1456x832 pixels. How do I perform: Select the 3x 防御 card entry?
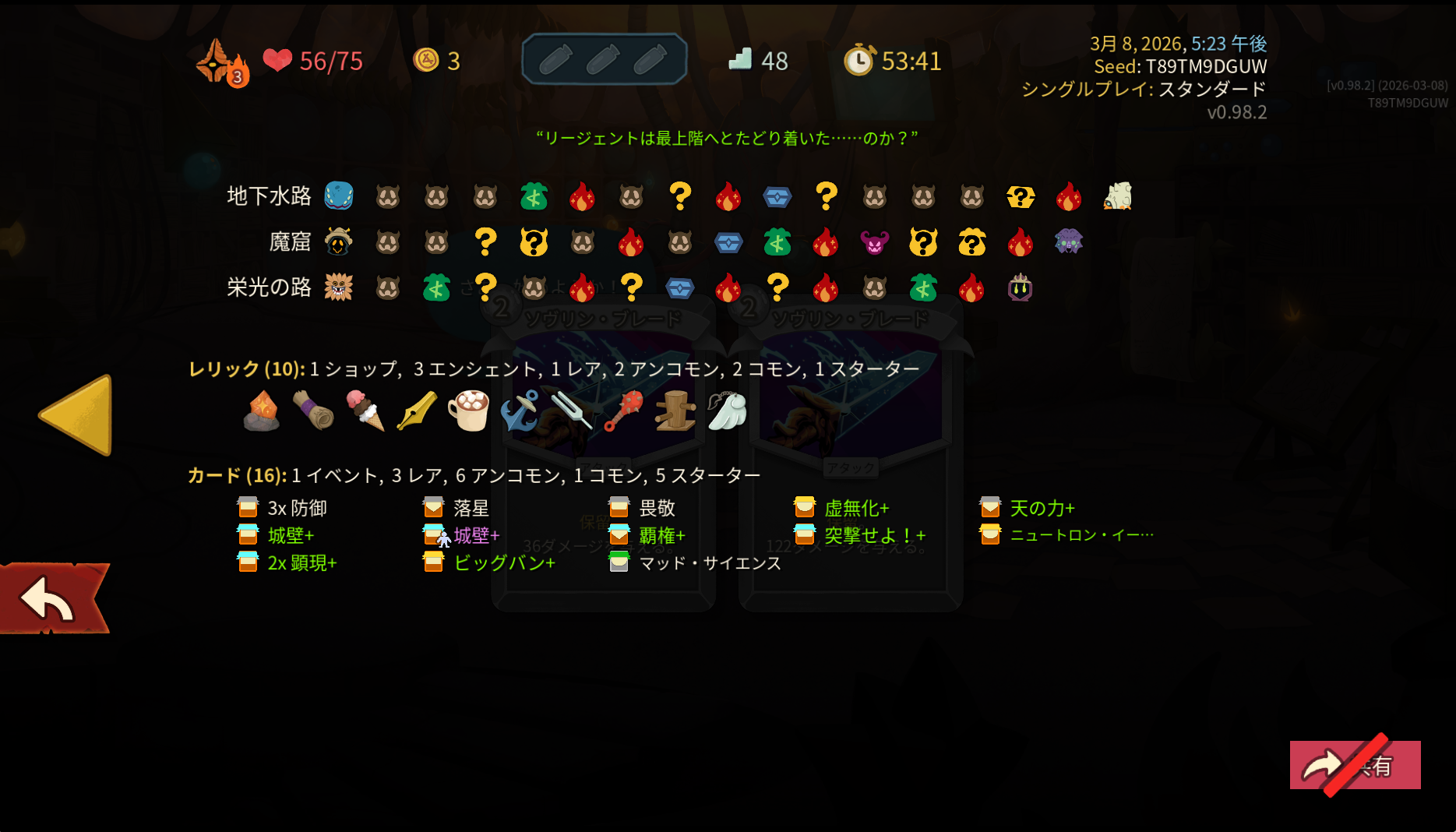coord(296,509)
